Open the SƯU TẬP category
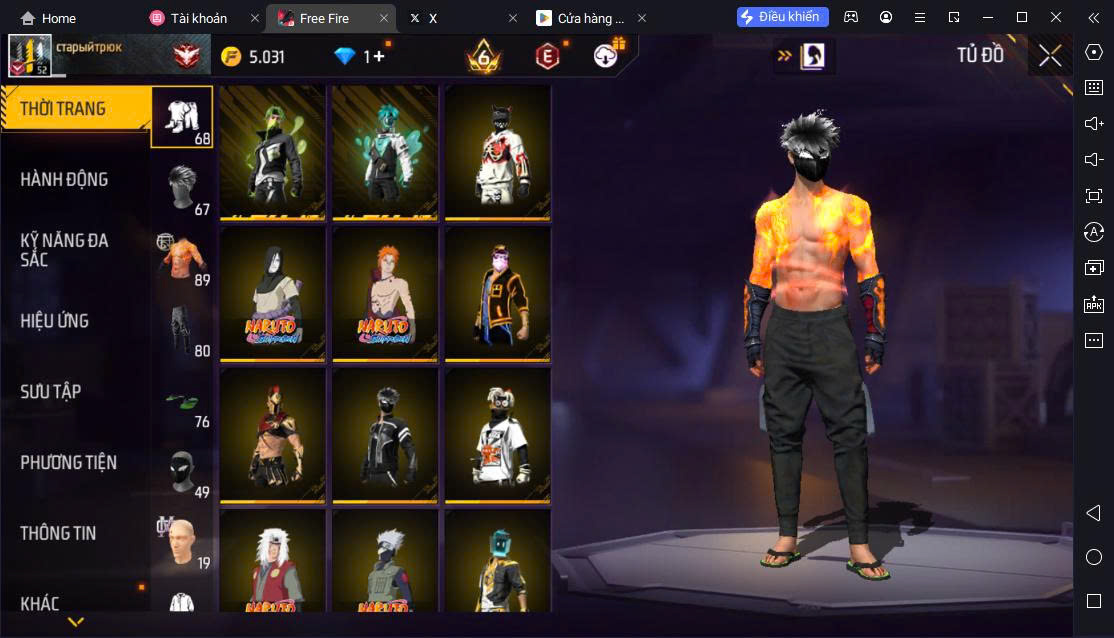Screen dimensions: 1114x638 pyautogui.click(x=50, y=392)
